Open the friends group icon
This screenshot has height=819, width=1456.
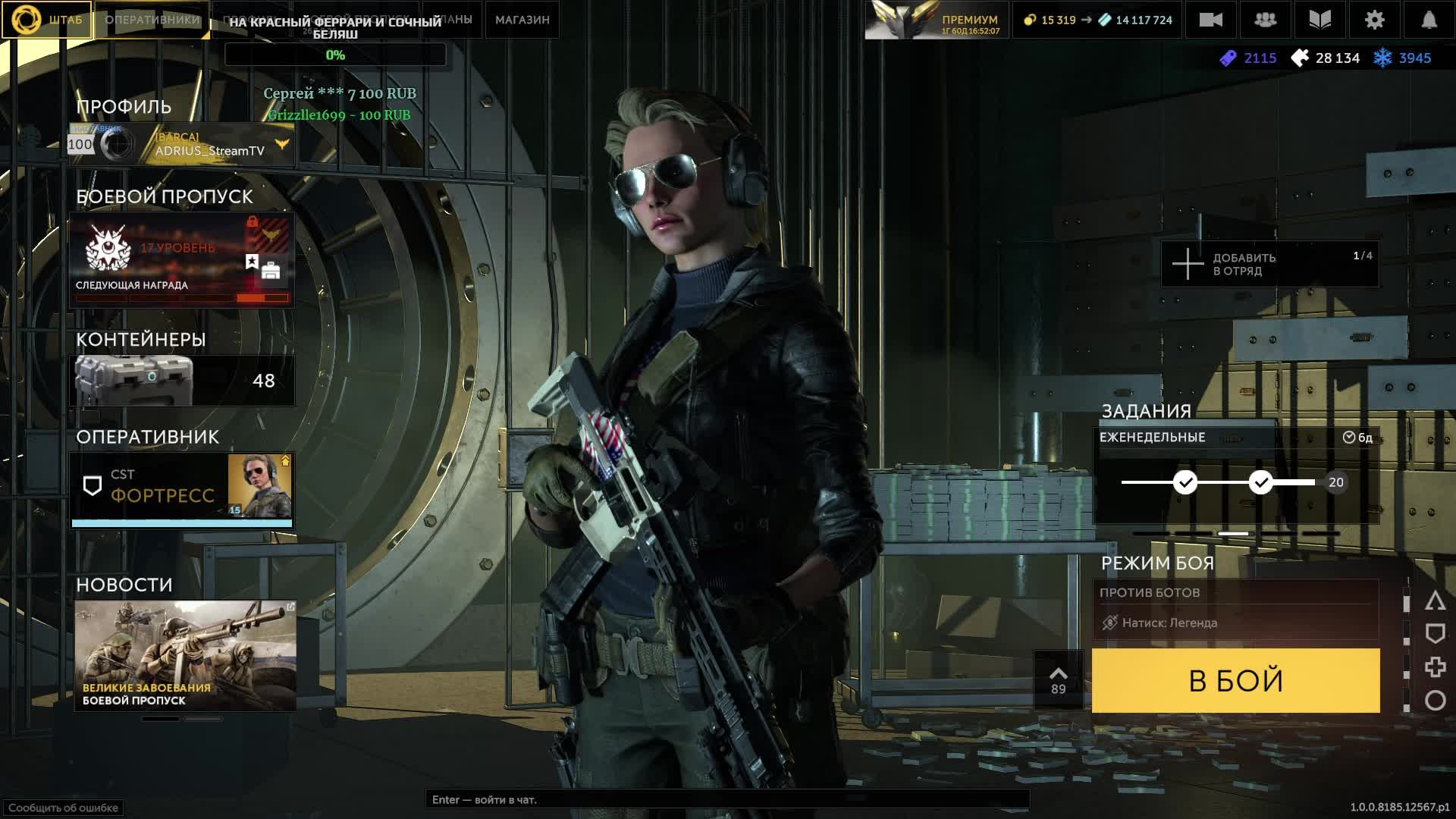click(1265, 20)
